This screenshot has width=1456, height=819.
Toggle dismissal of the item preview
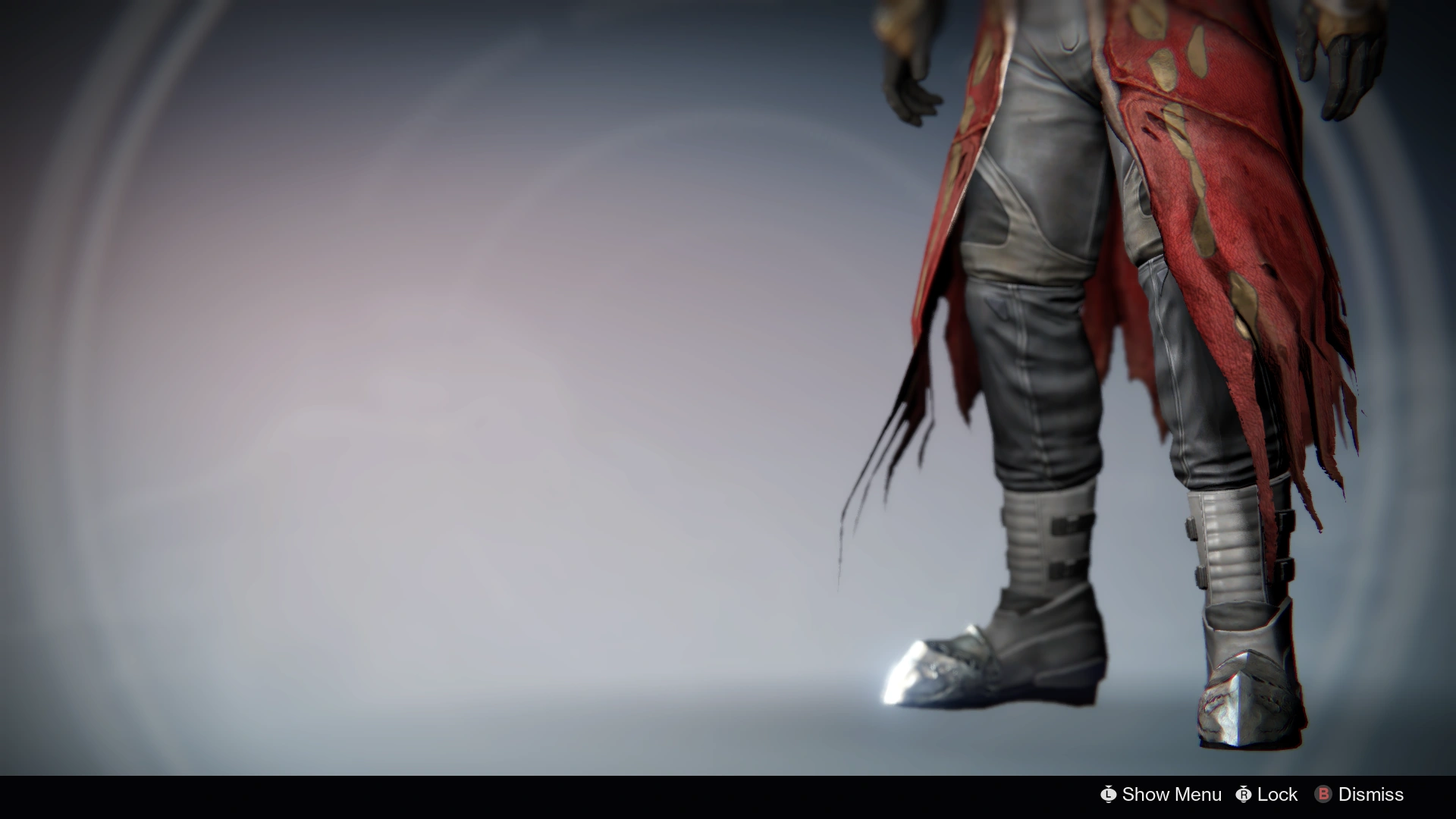click(1370, 795)
